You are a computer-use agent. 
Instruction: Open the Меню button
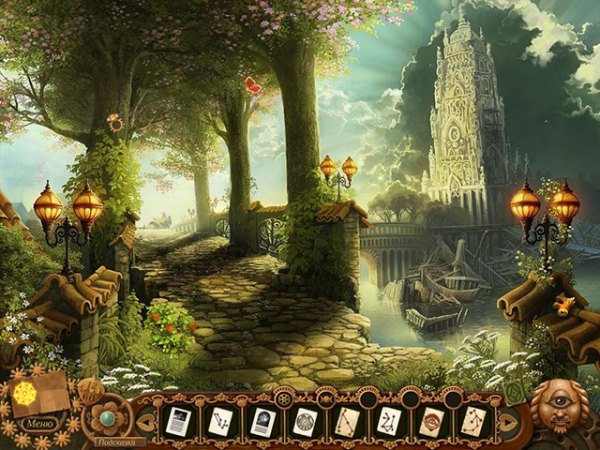point(38,422)
